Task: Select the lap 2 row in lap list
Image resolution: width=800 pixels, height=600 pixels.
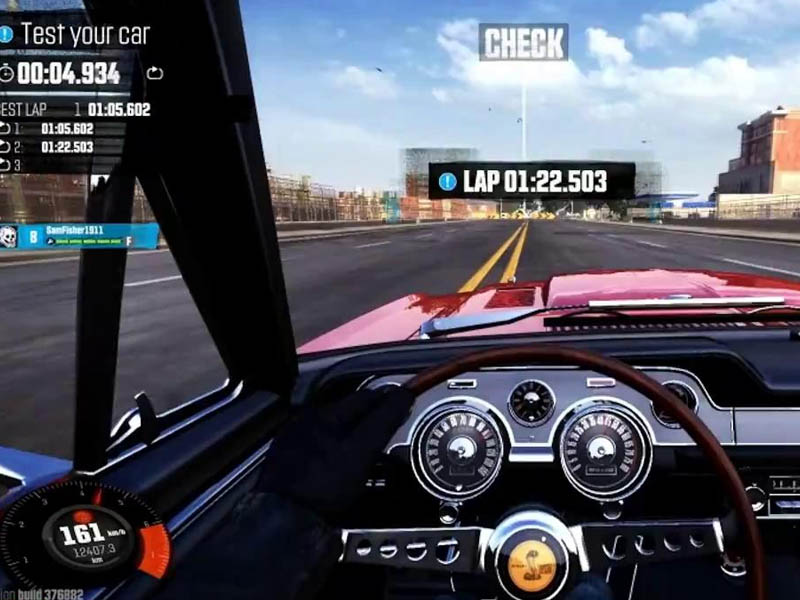Action: (x=60, y=146)
